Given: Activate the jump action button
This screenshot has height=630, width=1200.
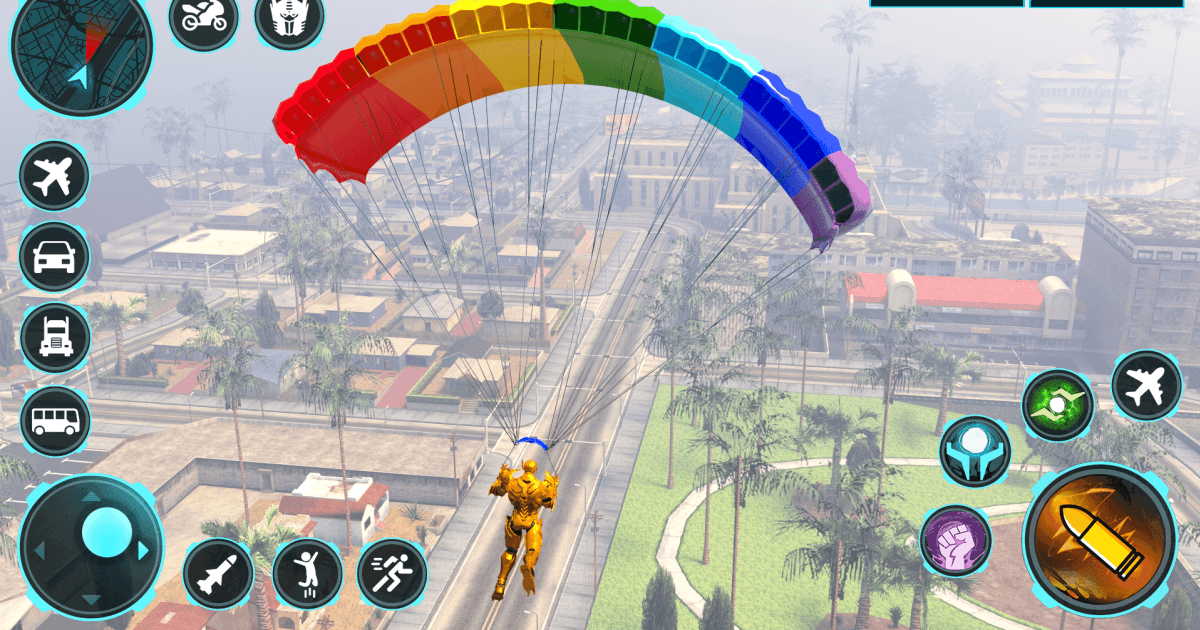Looking at the screenshot, I should 307,573.
